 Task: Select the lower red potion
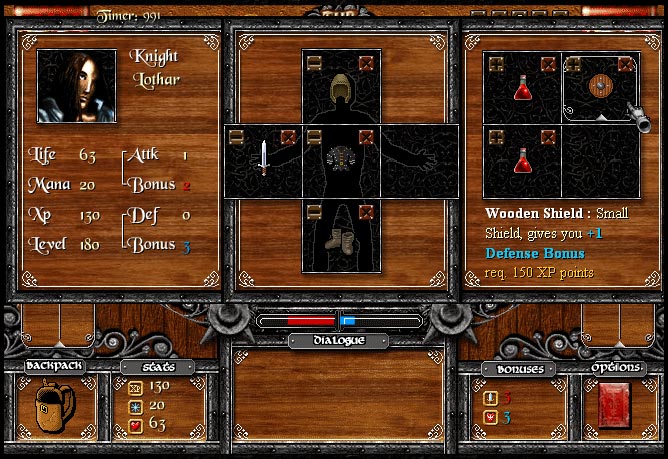pyautogui.click(x=522, y=160)
